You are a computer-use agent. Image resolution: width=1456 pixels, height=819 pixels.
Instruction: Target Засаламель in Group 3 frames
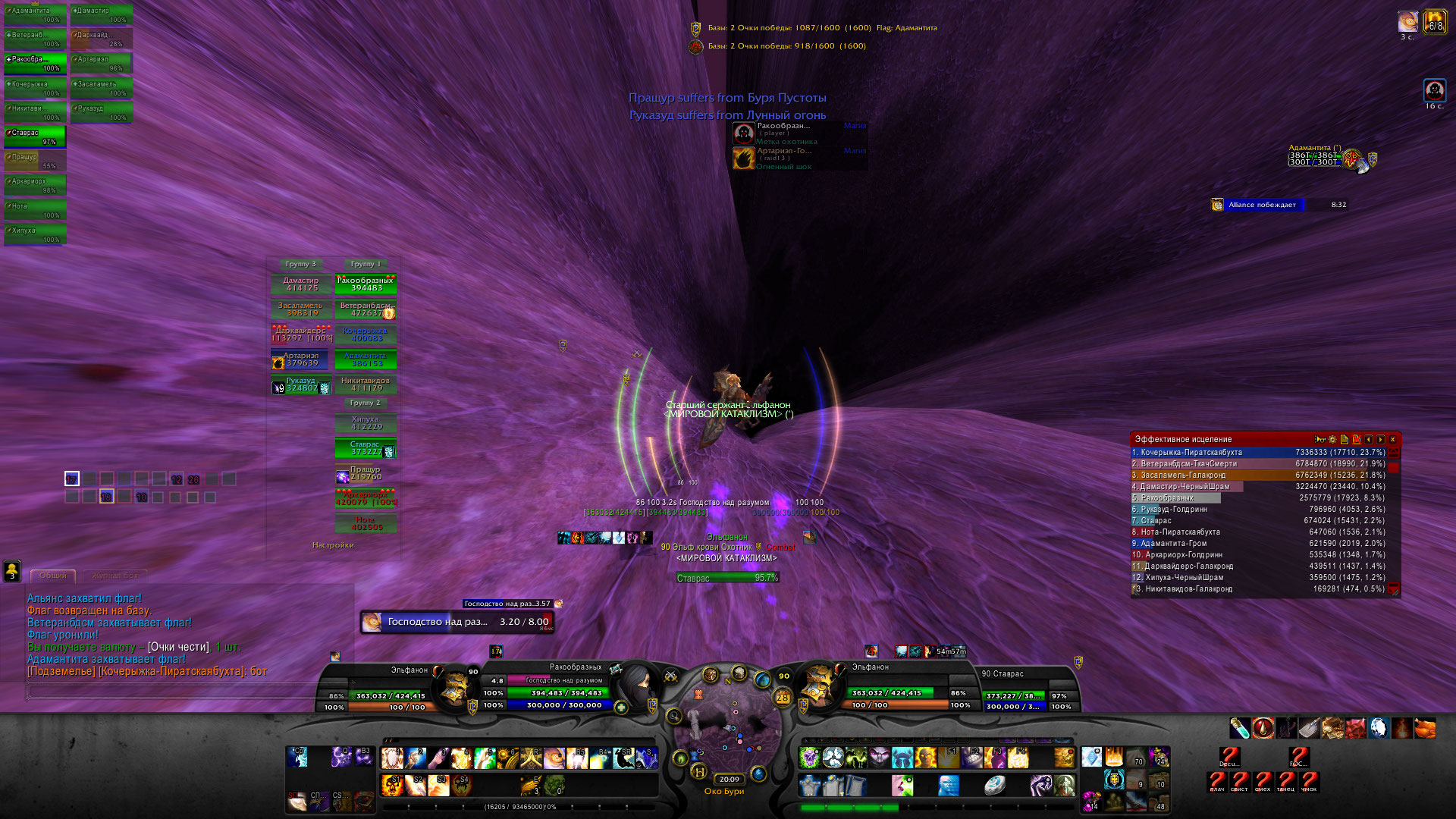coord(301,309)
